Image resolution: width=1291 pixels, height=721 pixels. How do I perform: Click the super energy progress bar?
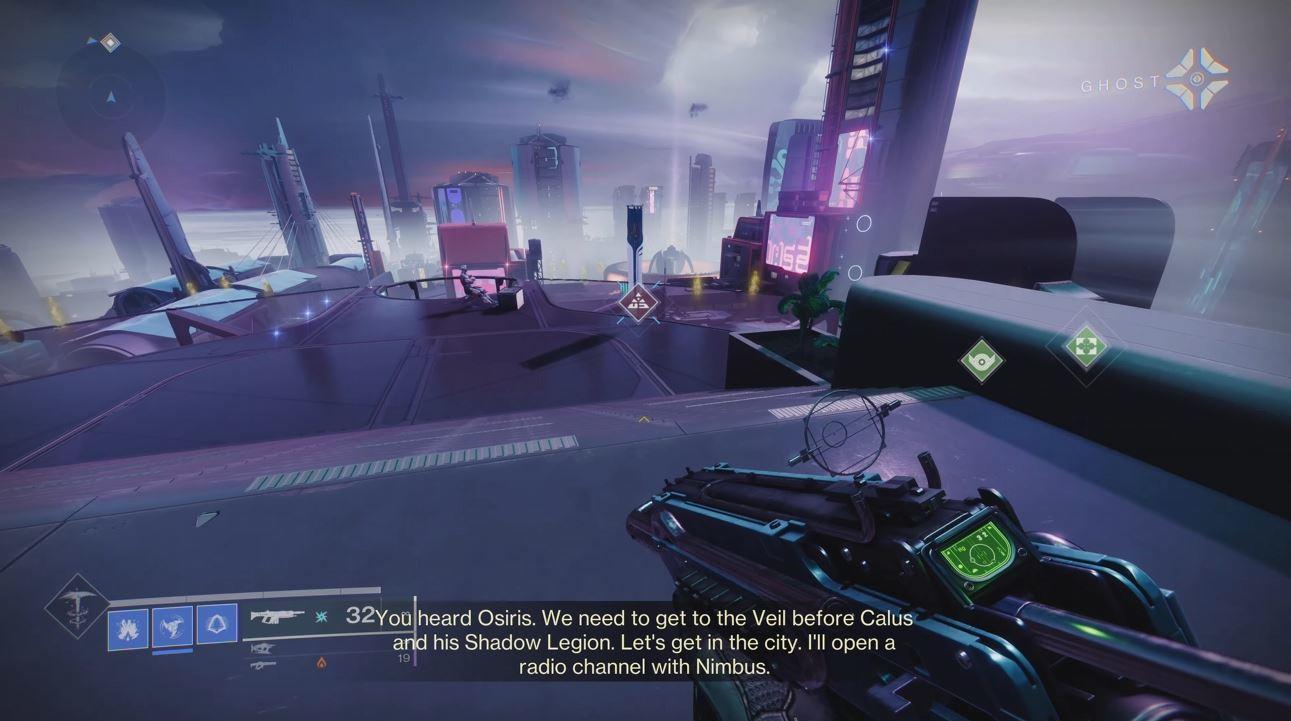250,590
